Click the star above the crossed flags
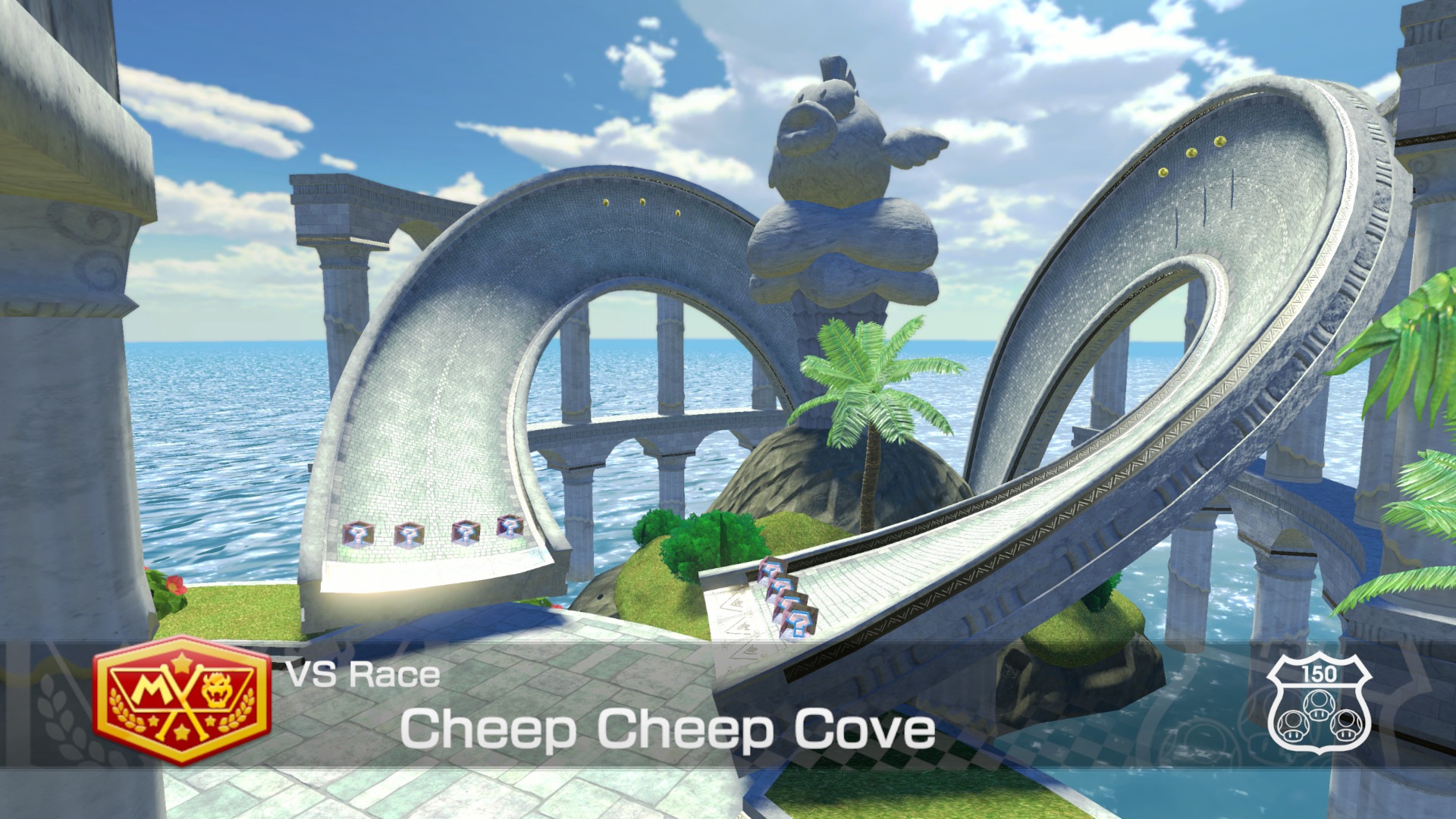This screenshot has width=1456, height=819. click(180, 662)
